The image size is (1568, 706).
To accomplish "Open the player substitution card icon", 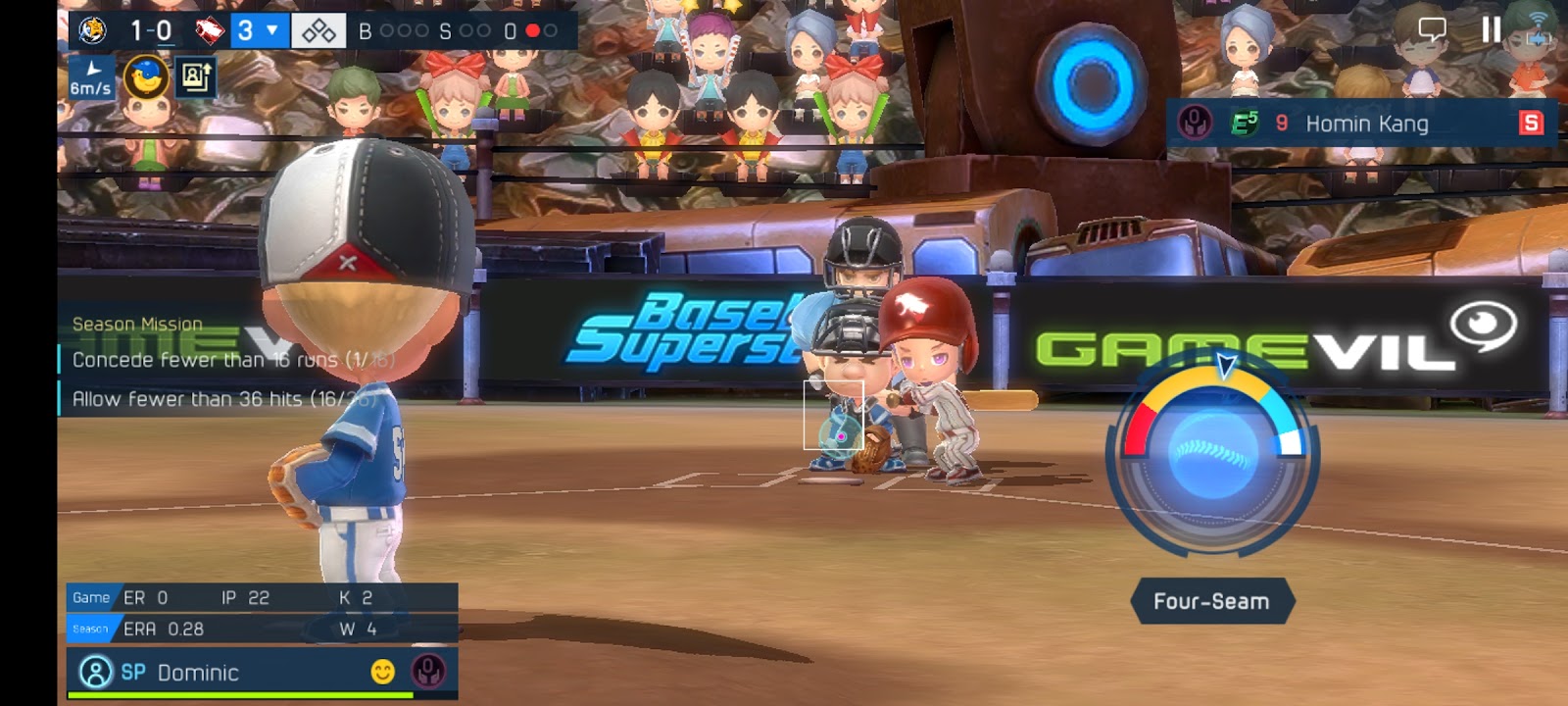I will (x=195, y=76).
